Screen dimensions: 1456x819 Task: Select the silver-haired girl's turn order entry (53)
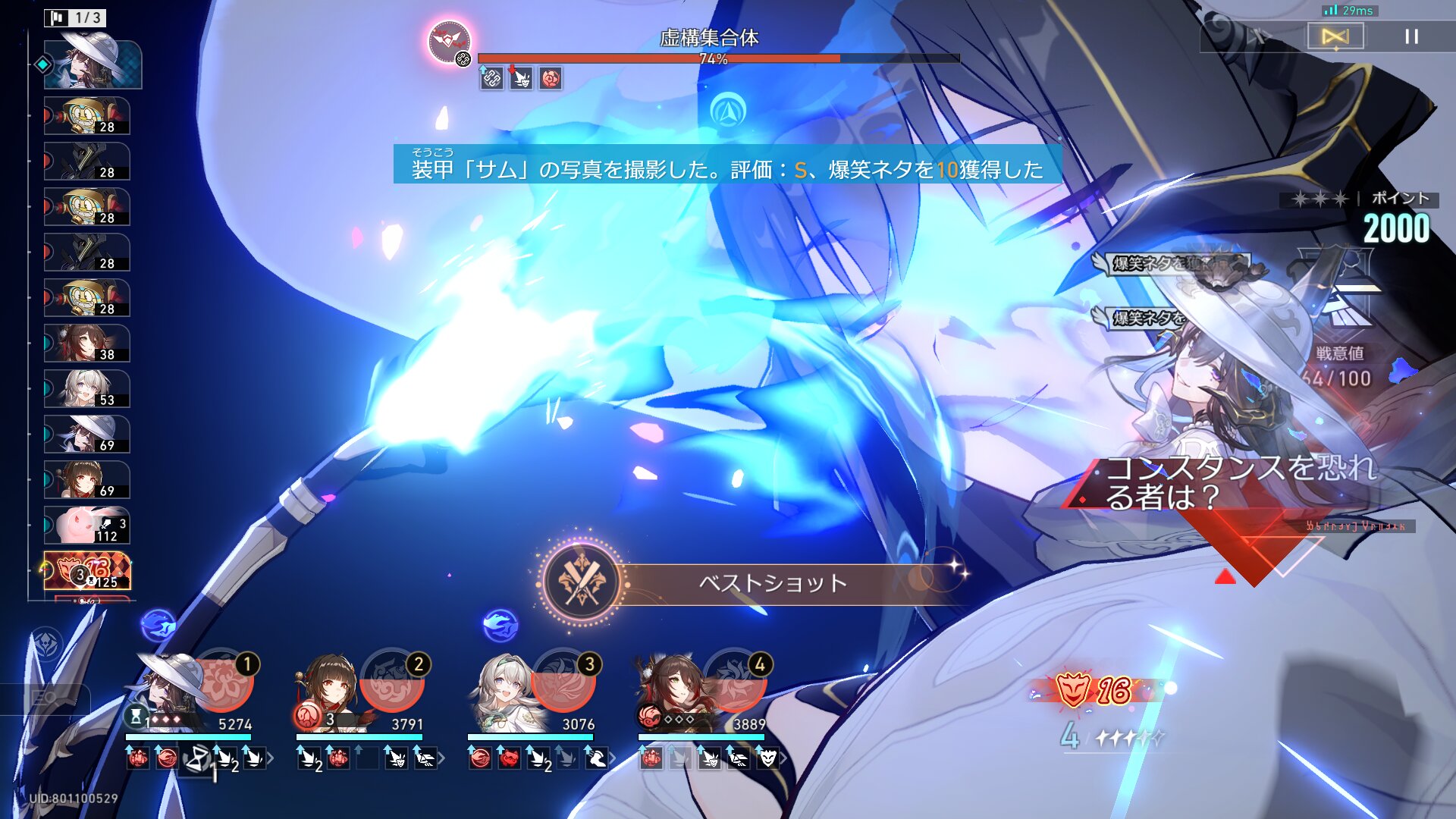[87, 389]
